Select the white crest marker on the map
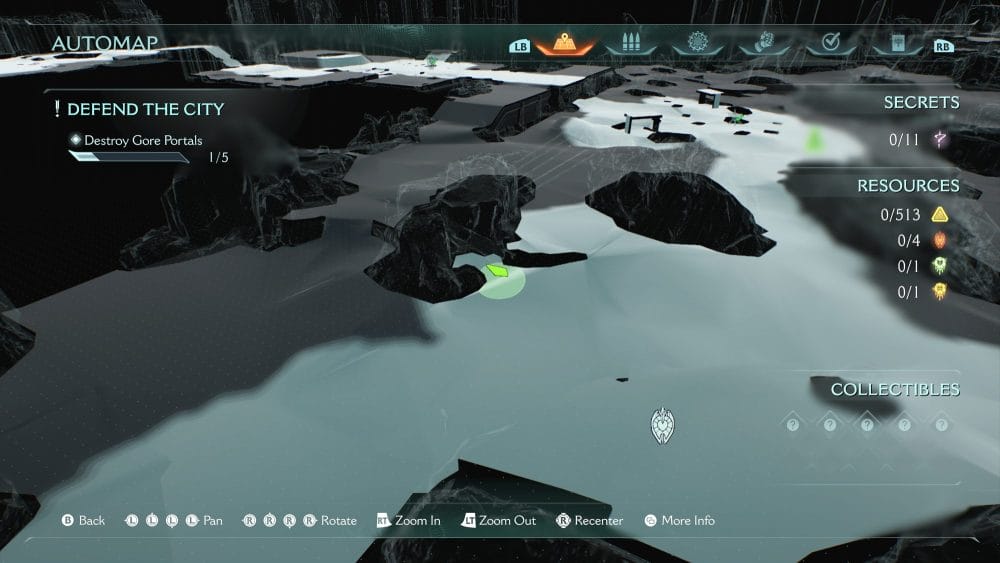 click(x=662, y=426)
